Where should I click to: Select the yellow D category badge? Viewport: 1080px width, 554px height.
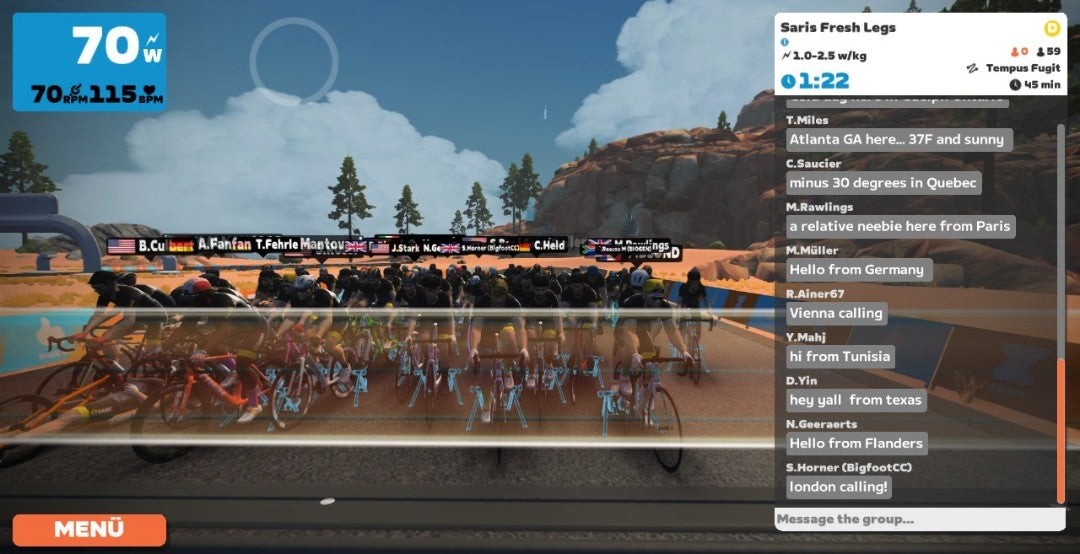tap(1051, 28)
